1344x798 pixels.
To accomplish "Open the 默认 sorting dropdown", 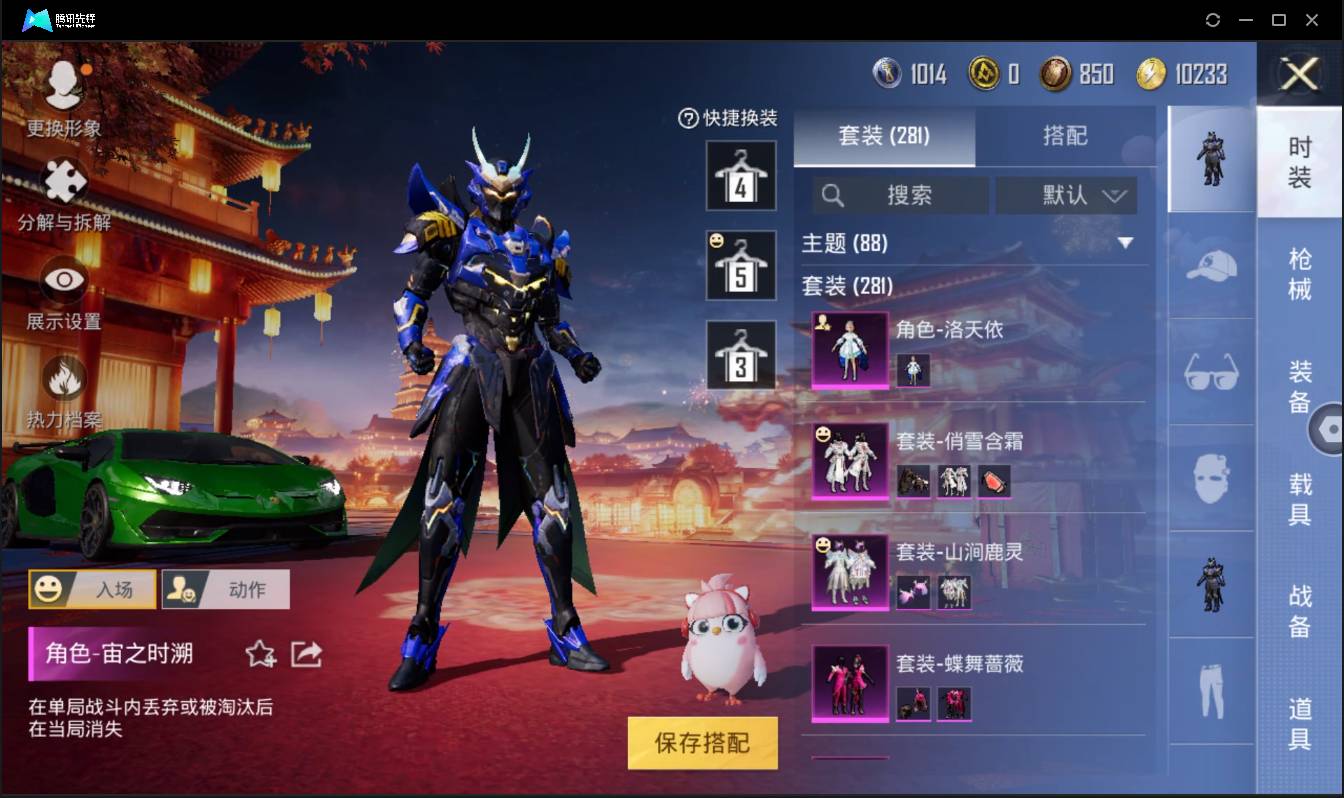I will pos(1066,195).
